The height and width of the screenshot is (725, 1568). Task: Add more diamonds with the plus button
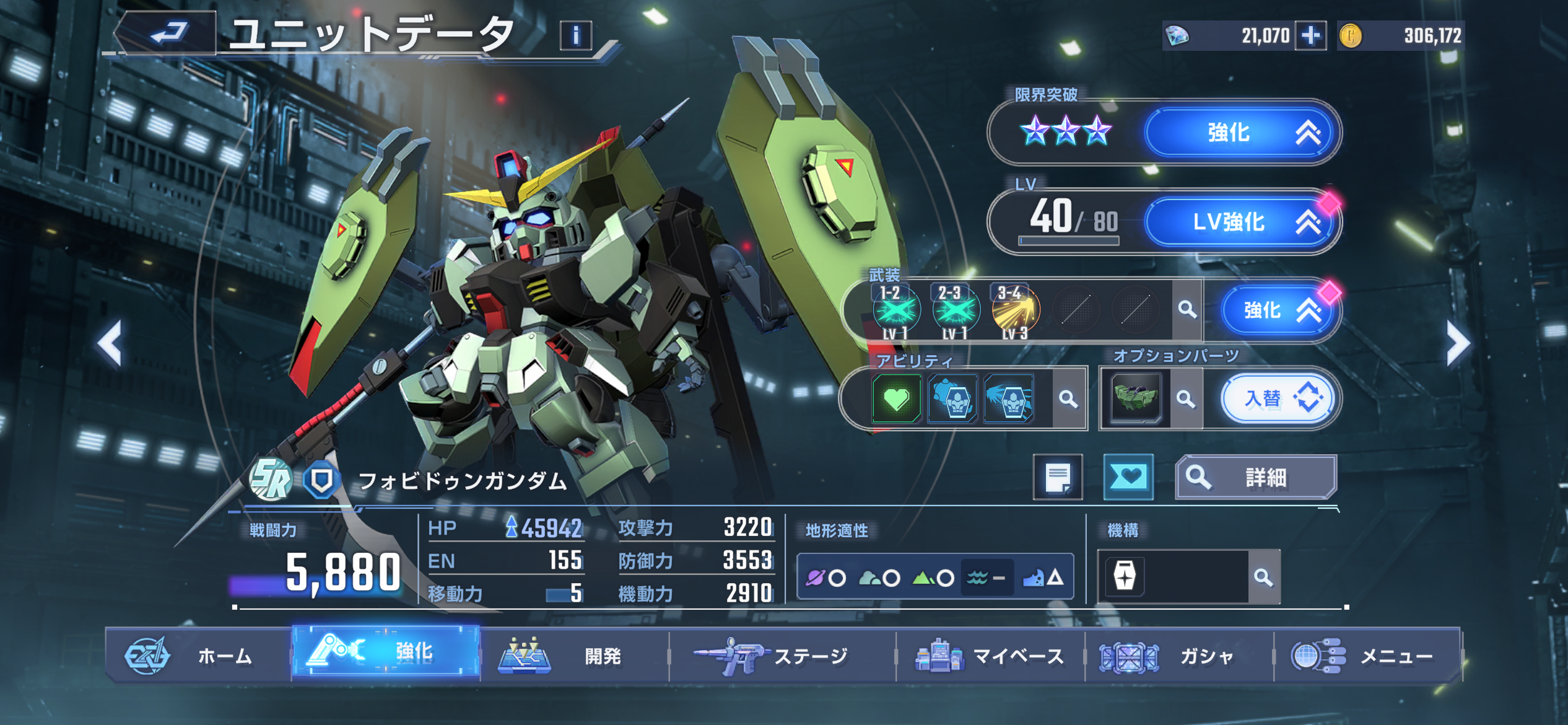point(1310,35)
